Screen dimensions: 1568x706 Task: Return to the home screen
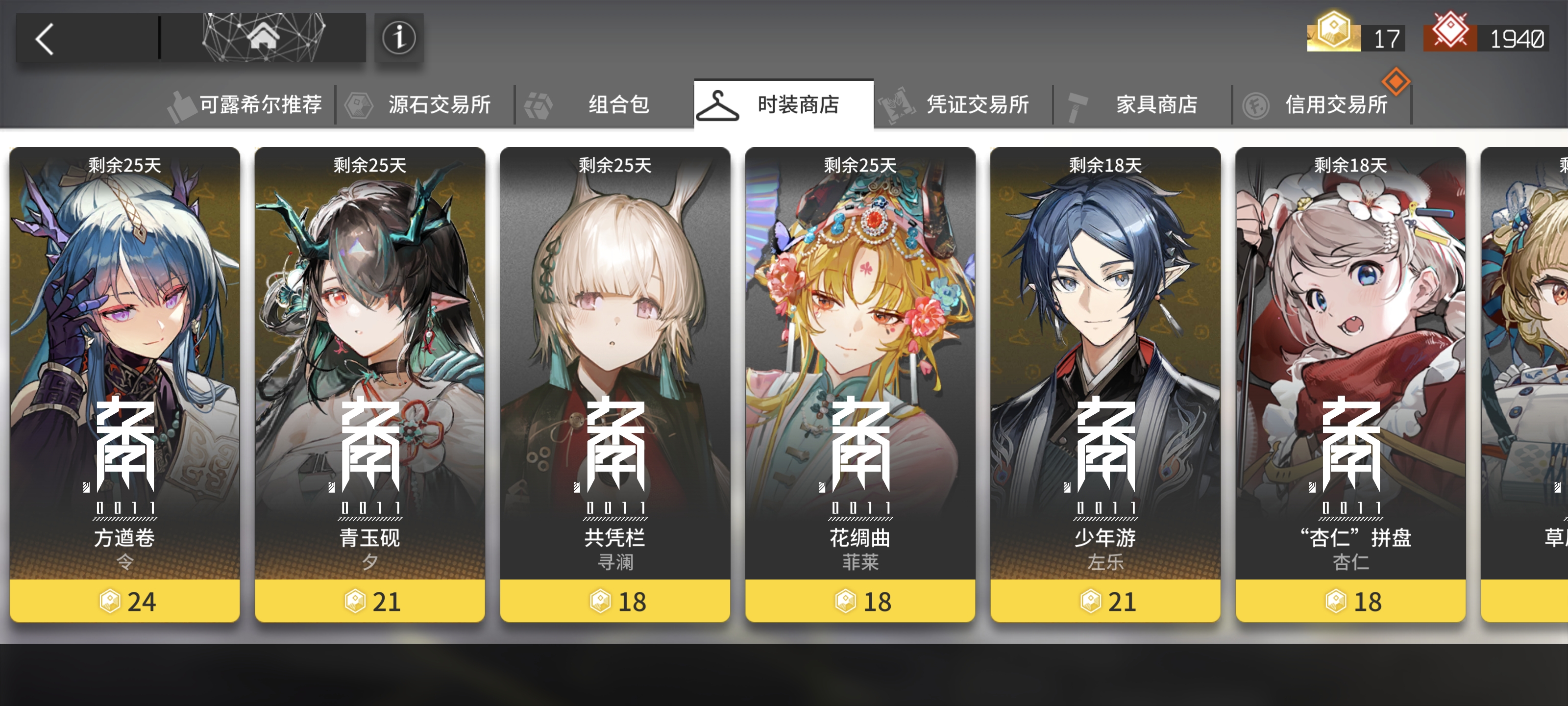coord(263,38)
